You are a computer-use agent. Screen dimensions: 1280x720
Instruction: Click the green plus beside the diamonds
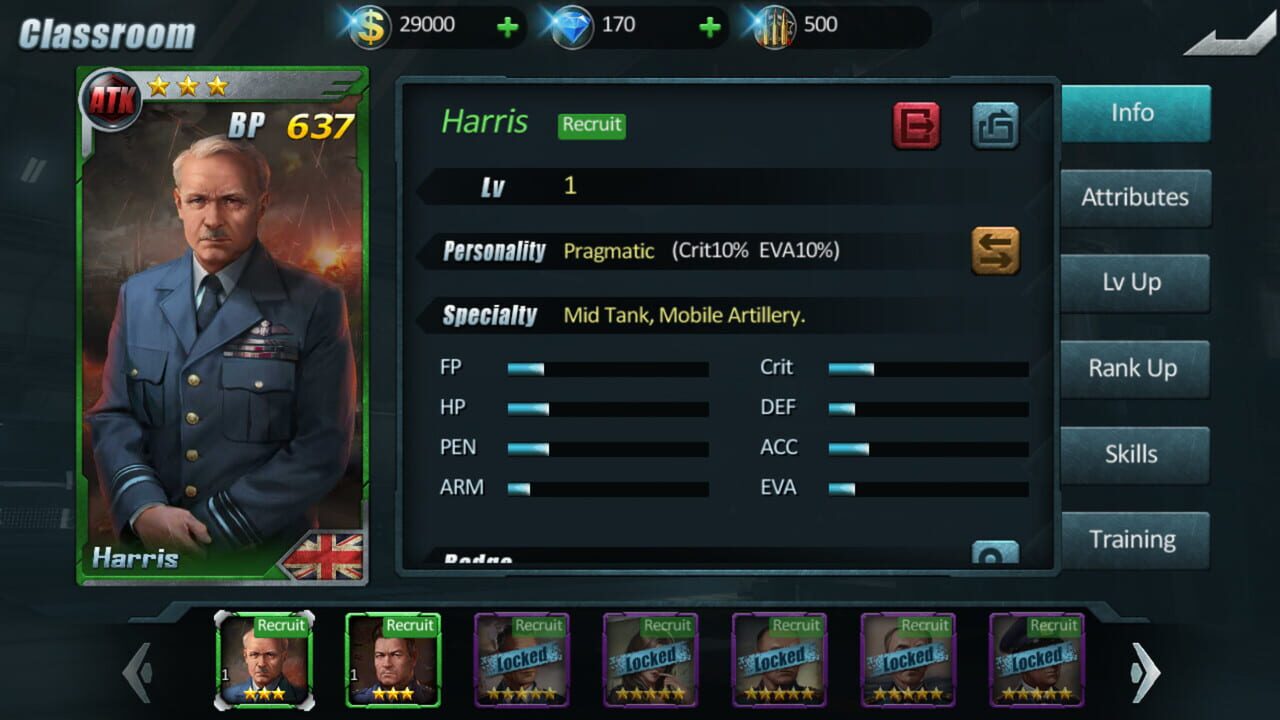point(710,27)
